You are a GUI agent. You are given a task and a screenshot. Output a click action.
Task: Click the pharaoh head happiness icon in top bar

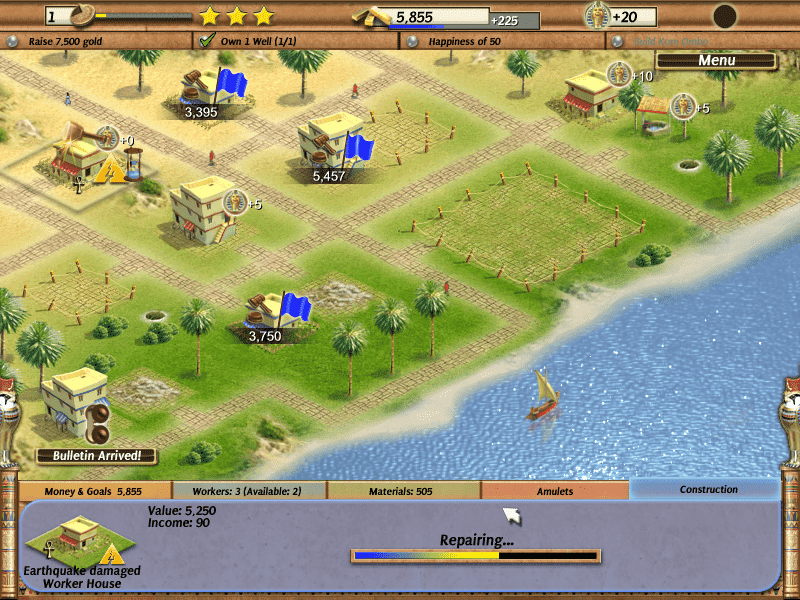coord(596,16)
